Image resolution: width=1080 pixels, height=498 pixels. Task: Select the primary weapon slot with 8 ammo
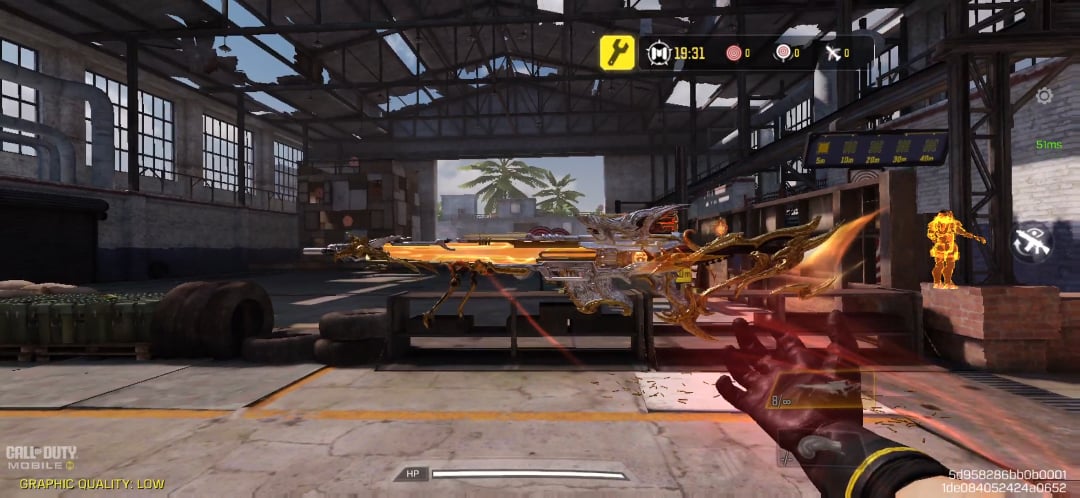[x=822, y=392]
